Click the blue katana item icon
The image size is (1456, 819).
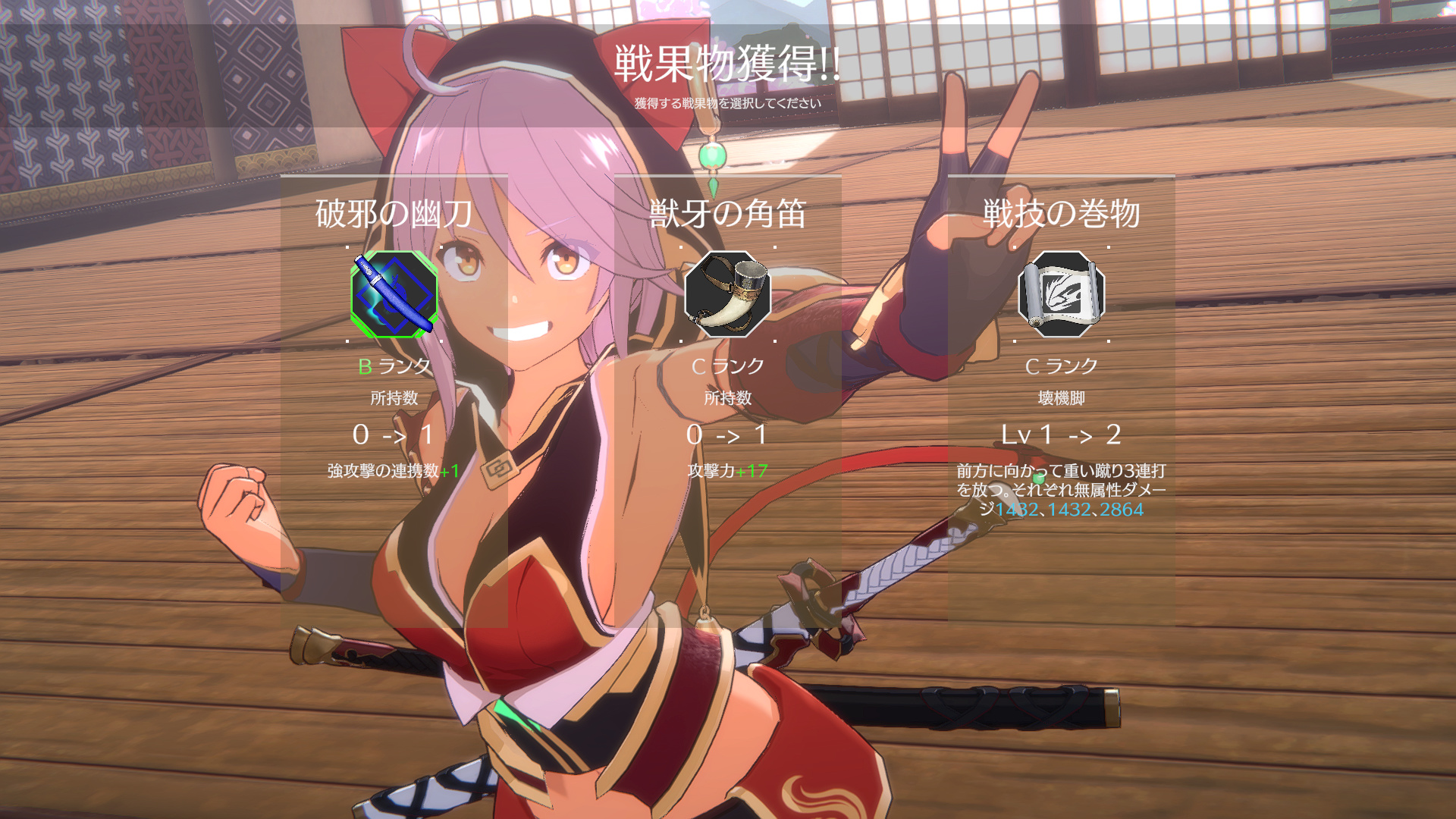[x=394, y=294]
